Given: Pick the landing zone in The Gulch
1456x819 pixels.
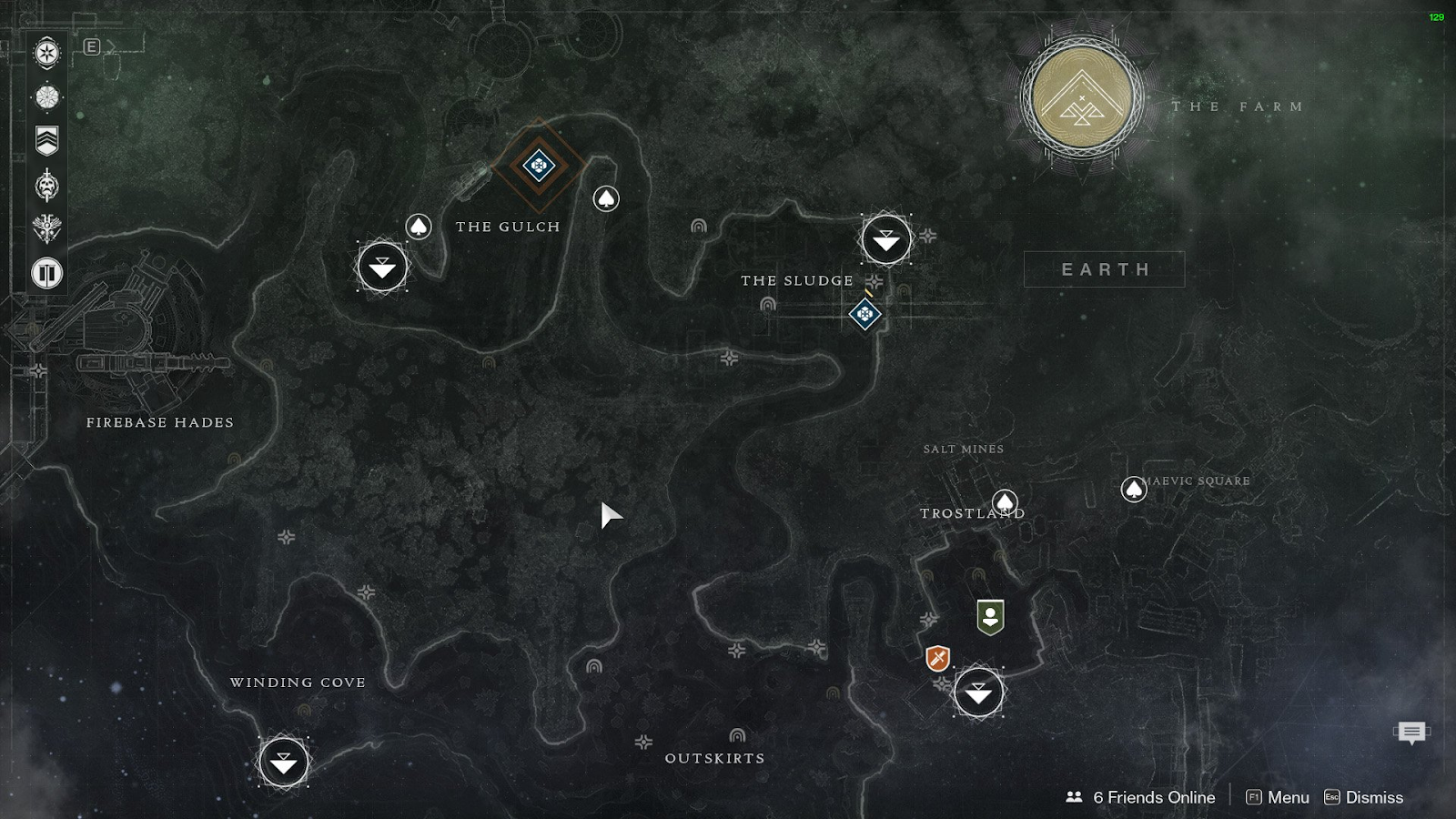Looking at the screenshot, I should (x=382, y=267).
